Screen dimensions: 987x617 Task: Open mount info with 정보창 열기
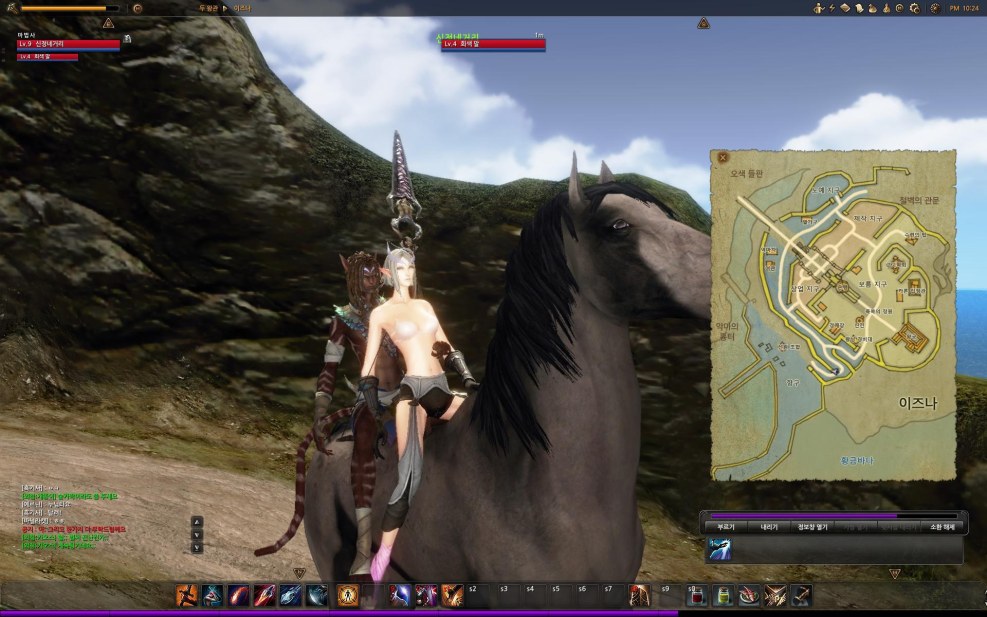pos(812,527)
